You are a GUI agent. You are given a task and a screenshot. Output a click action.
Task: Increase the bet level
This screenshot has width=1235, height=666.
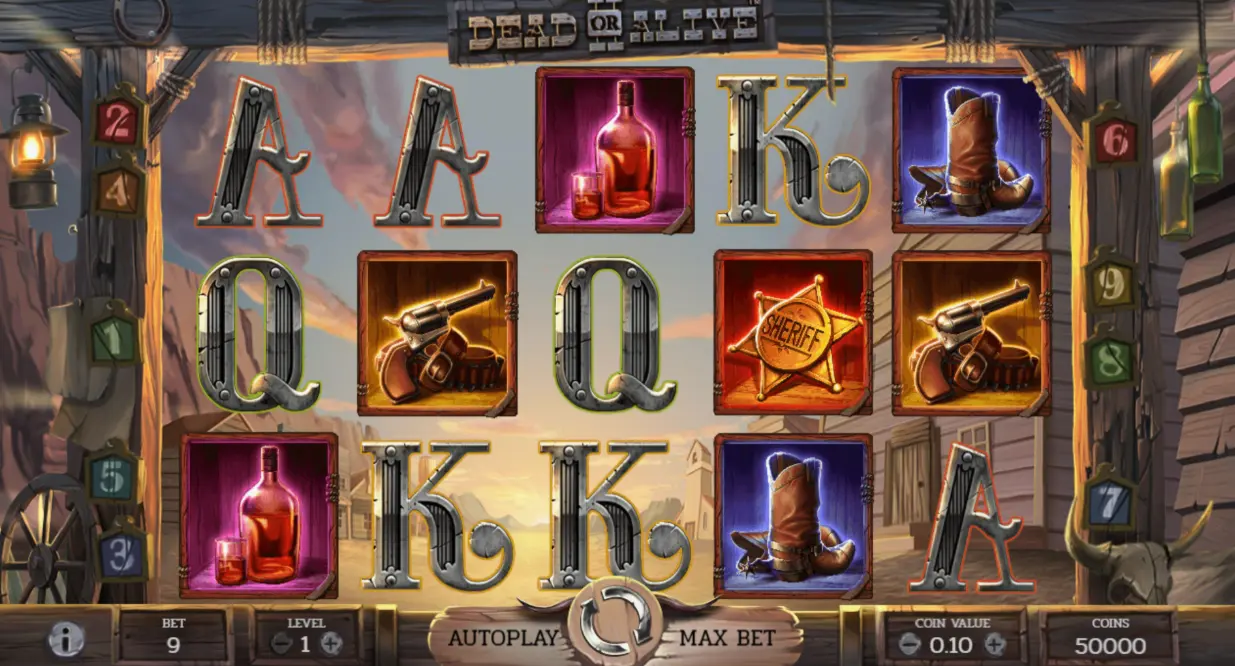pos(335,644)
